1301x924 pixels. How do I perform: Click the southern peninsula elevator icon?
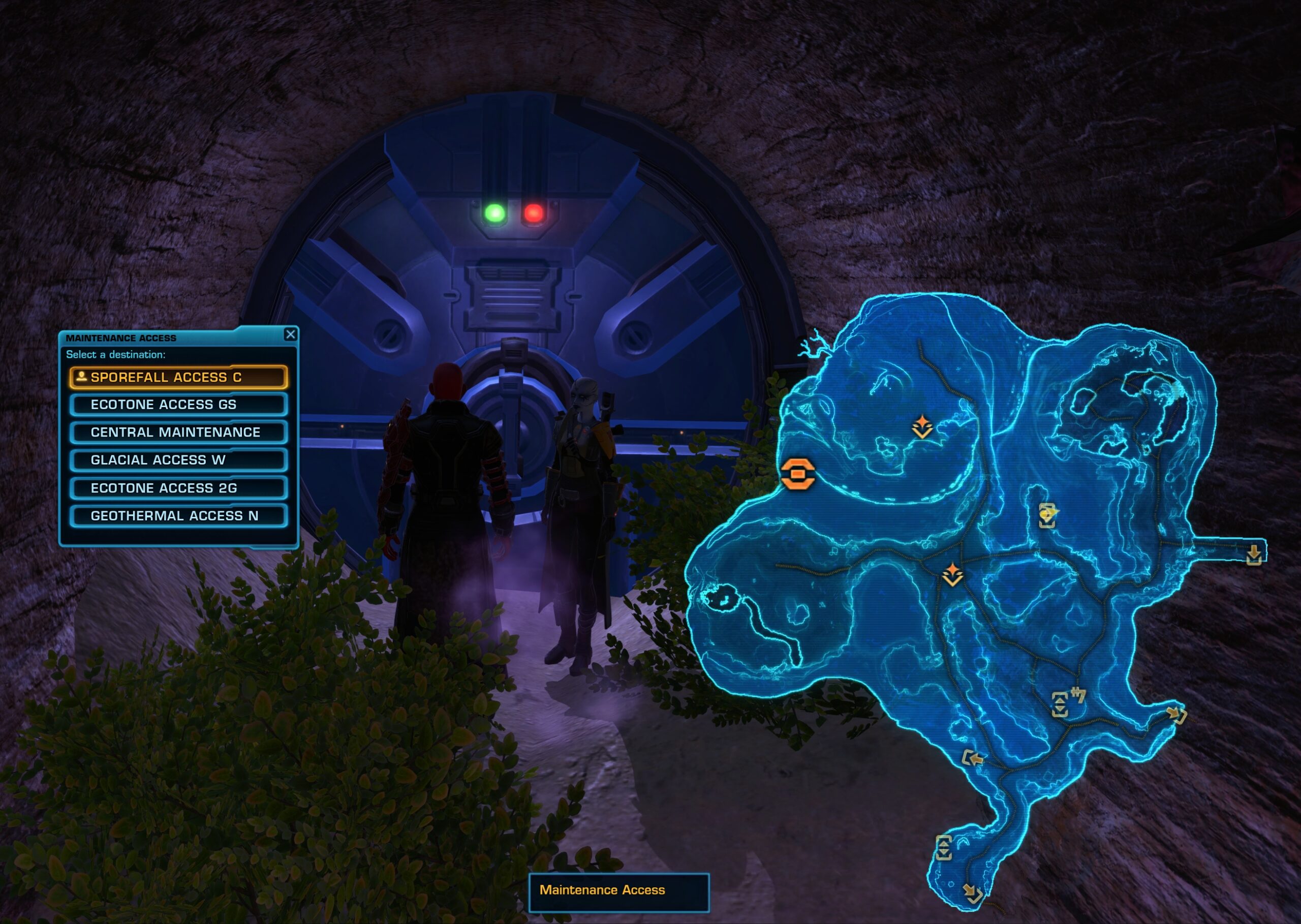944,849
